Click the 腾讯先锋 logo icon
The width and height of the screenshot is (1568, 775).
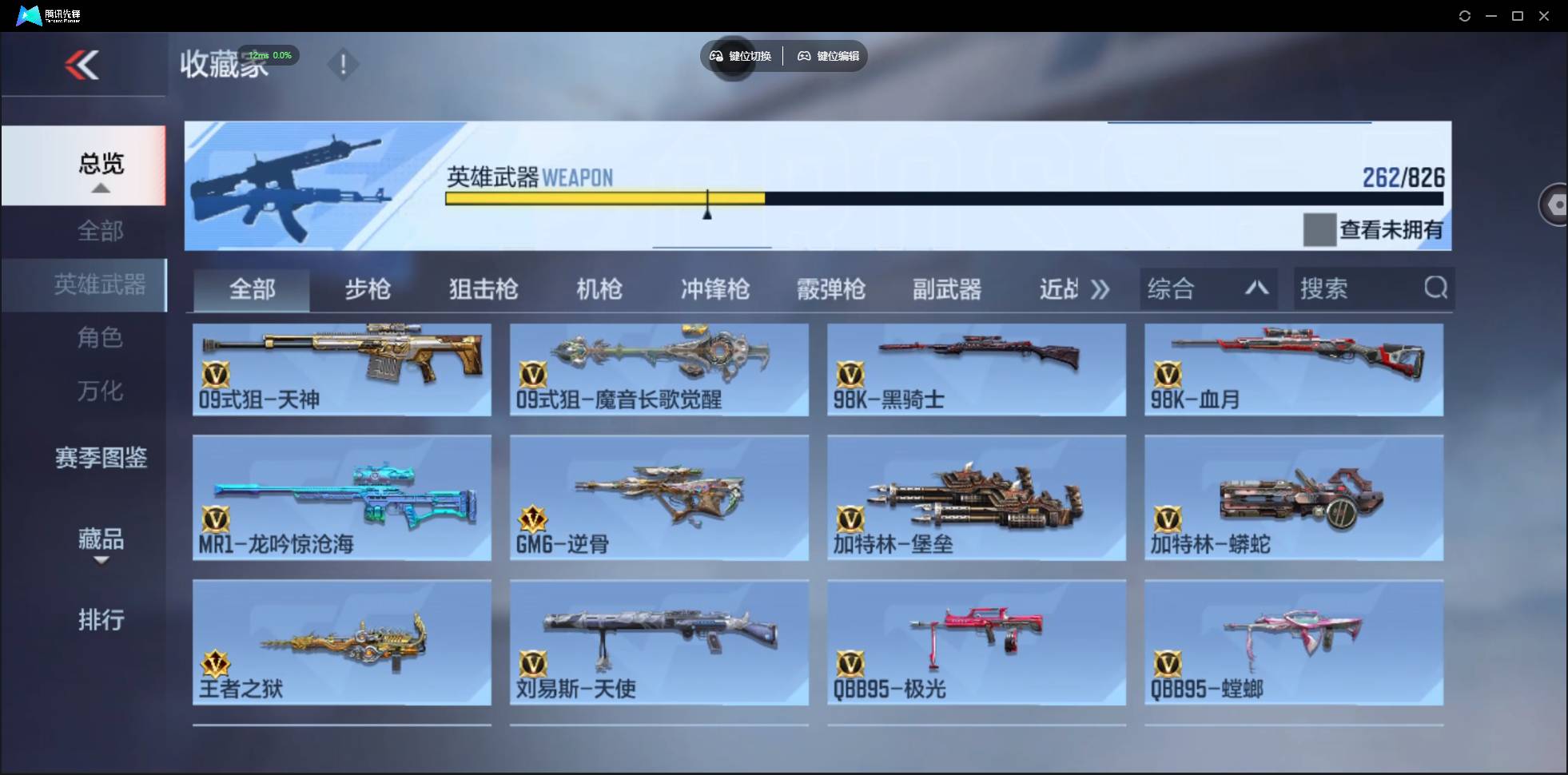29,15
